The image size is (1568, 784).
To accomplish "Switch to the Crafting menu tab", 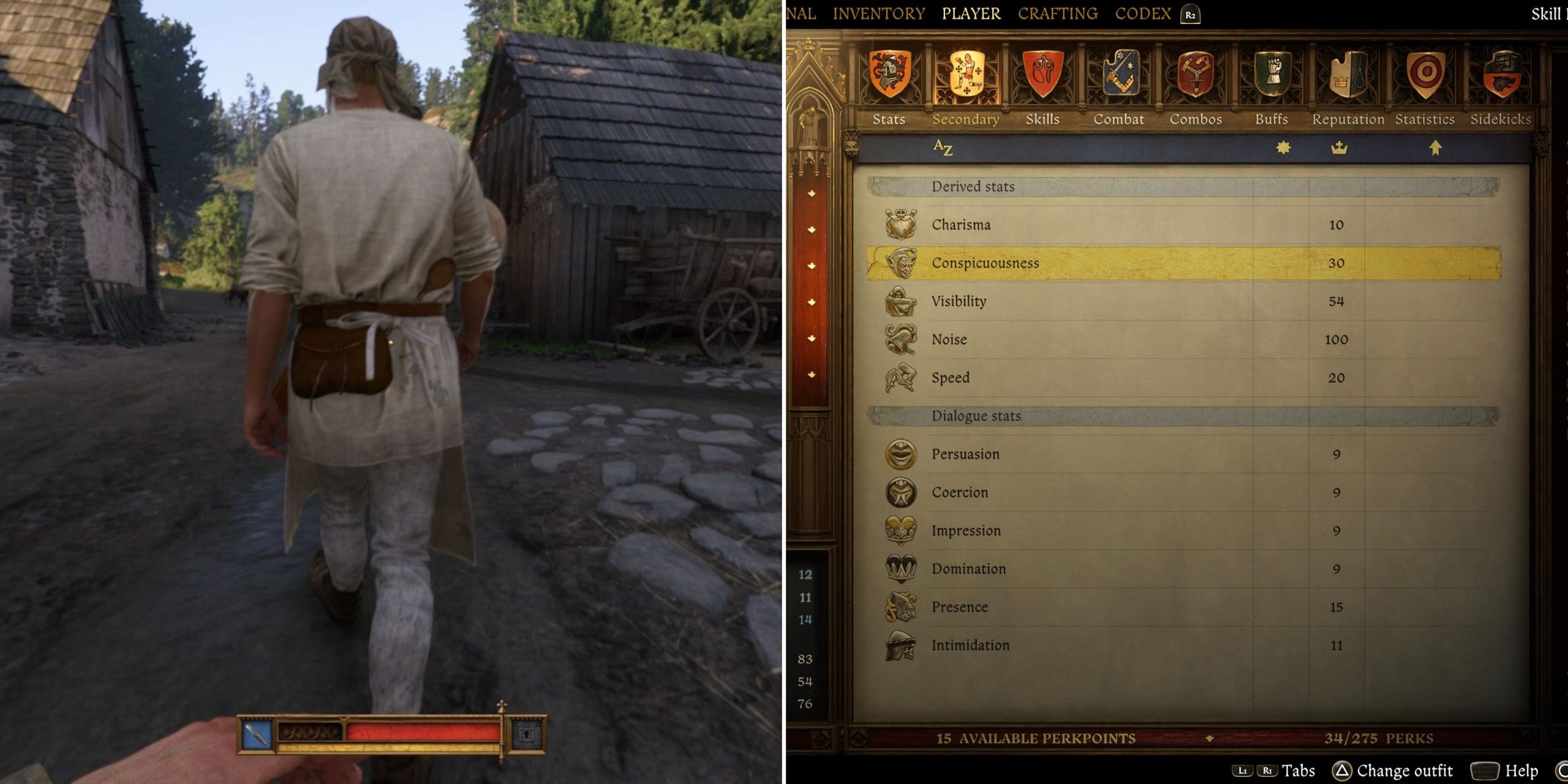I will coord(1057,13).
